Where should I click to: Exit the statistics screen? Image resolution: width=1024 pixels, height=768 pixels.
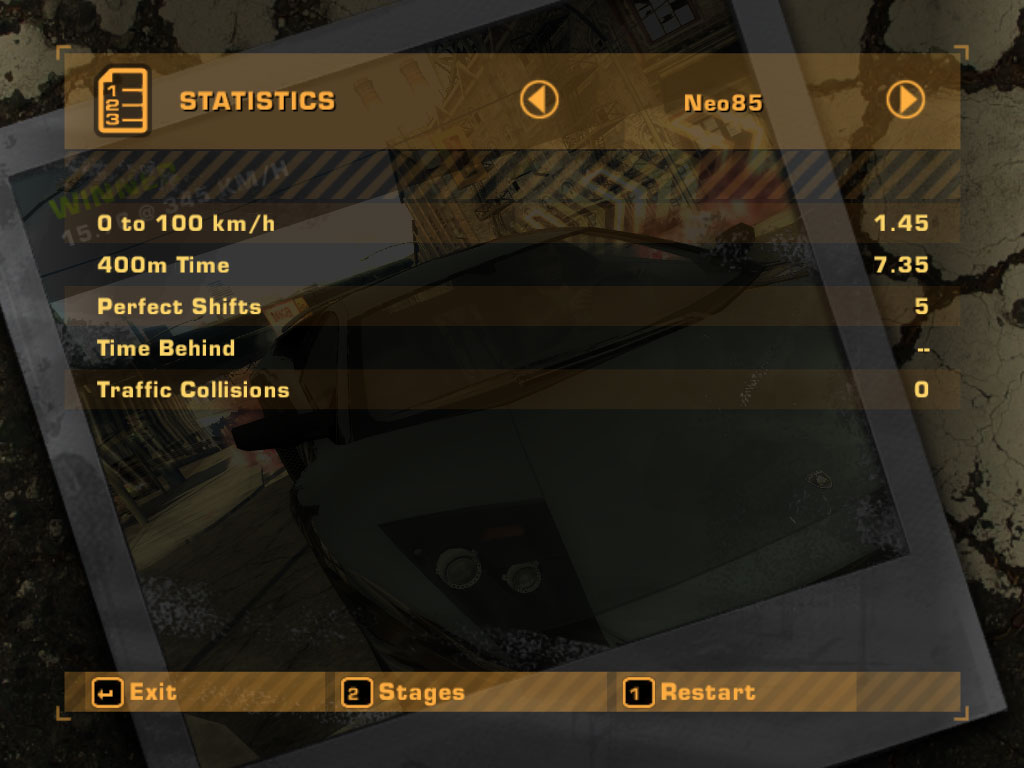click(134, 692)
